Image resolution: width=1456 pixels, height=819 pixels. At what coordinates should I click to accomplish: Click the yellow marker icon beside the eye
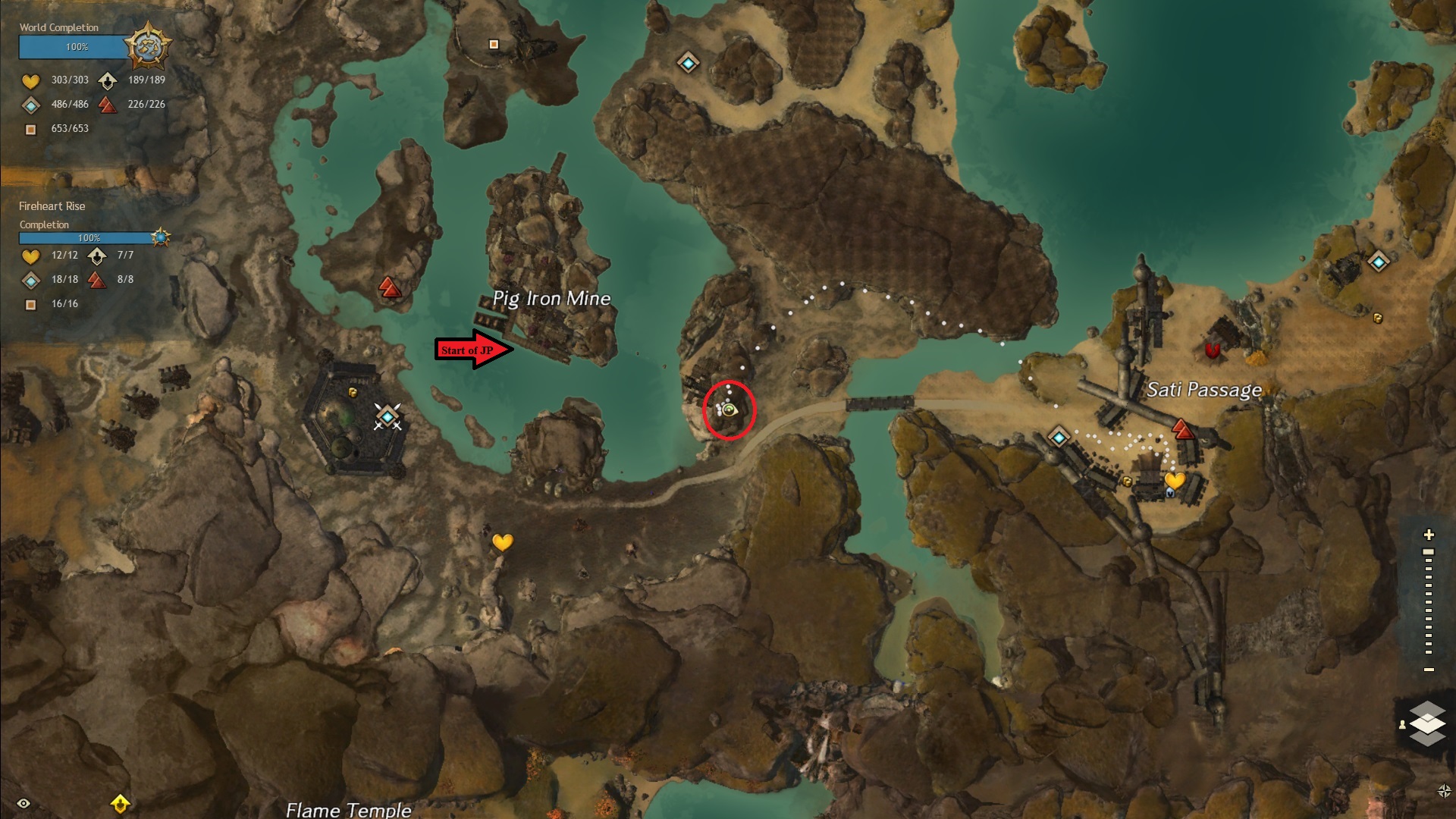click(120, 803)
